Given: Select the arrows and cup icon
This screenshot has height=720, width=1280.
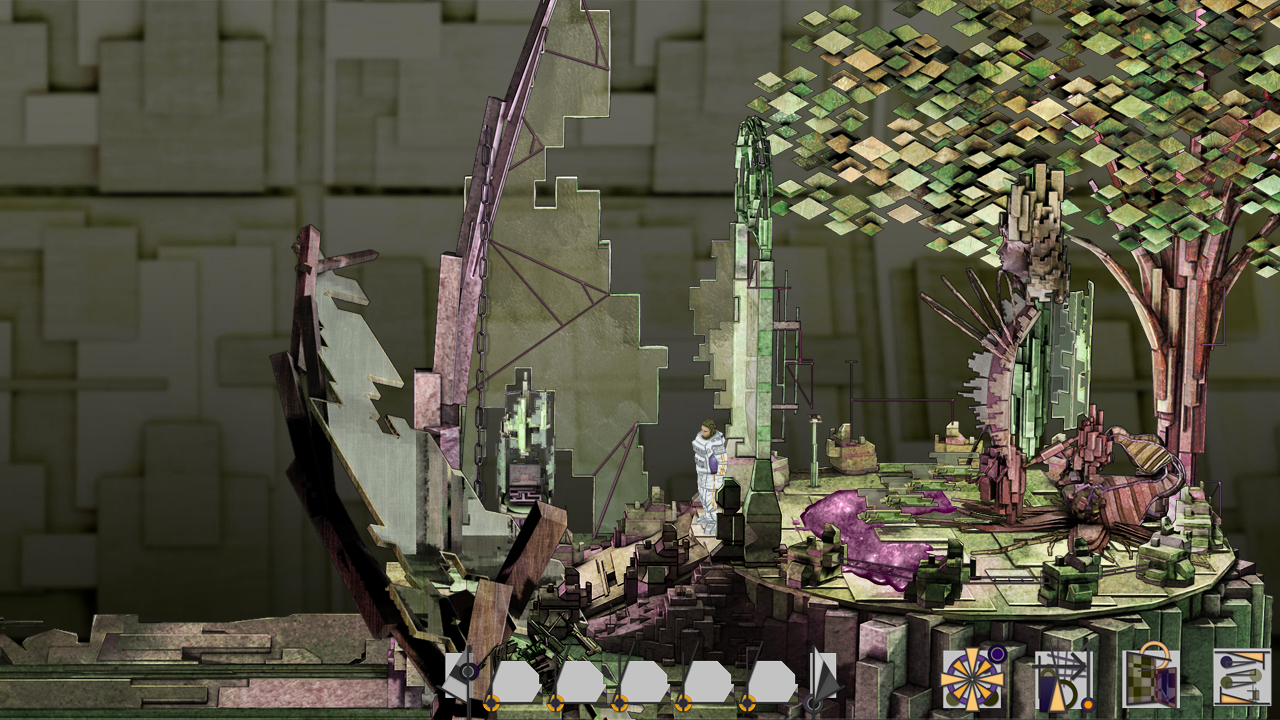Looking at the screenshot, I should (x=1062, y=679).
